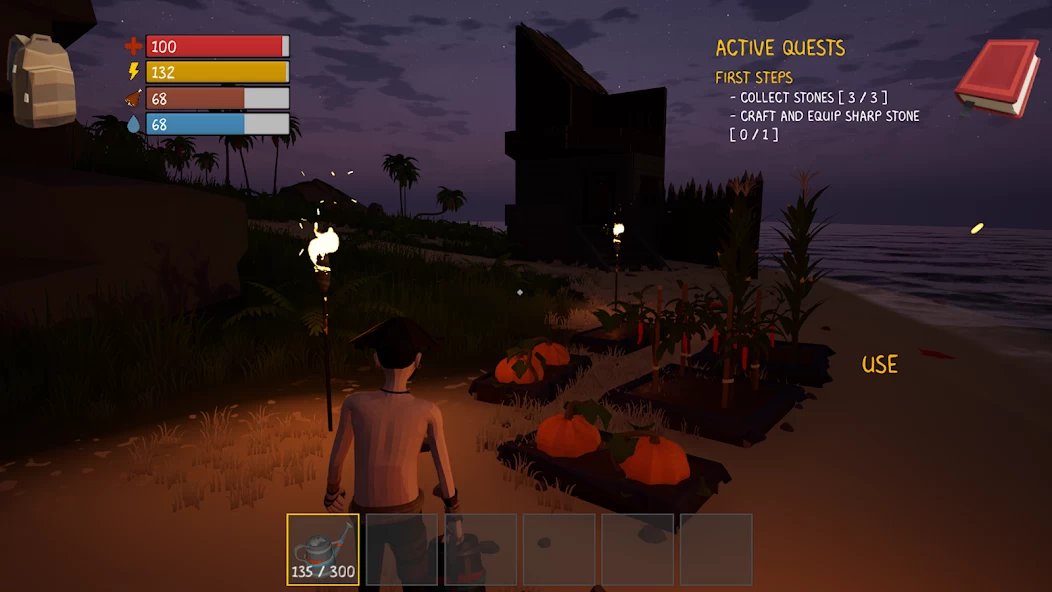
Task: Open the backpack inventory
Action: click(x=42, y=79)
